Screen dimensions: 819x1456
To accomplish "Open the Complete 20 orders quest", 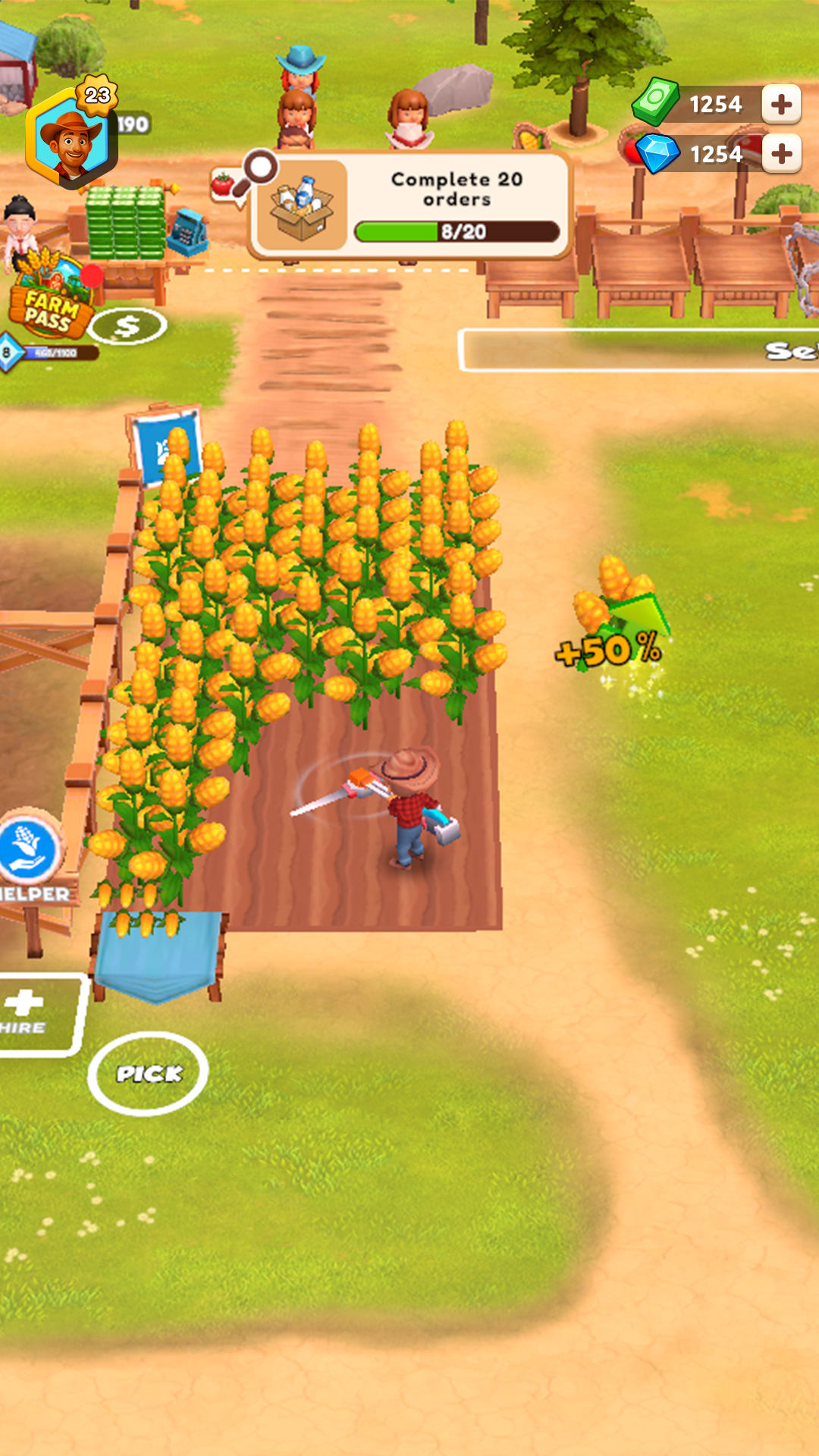I will pyautogui.click(x=410, y=205).
